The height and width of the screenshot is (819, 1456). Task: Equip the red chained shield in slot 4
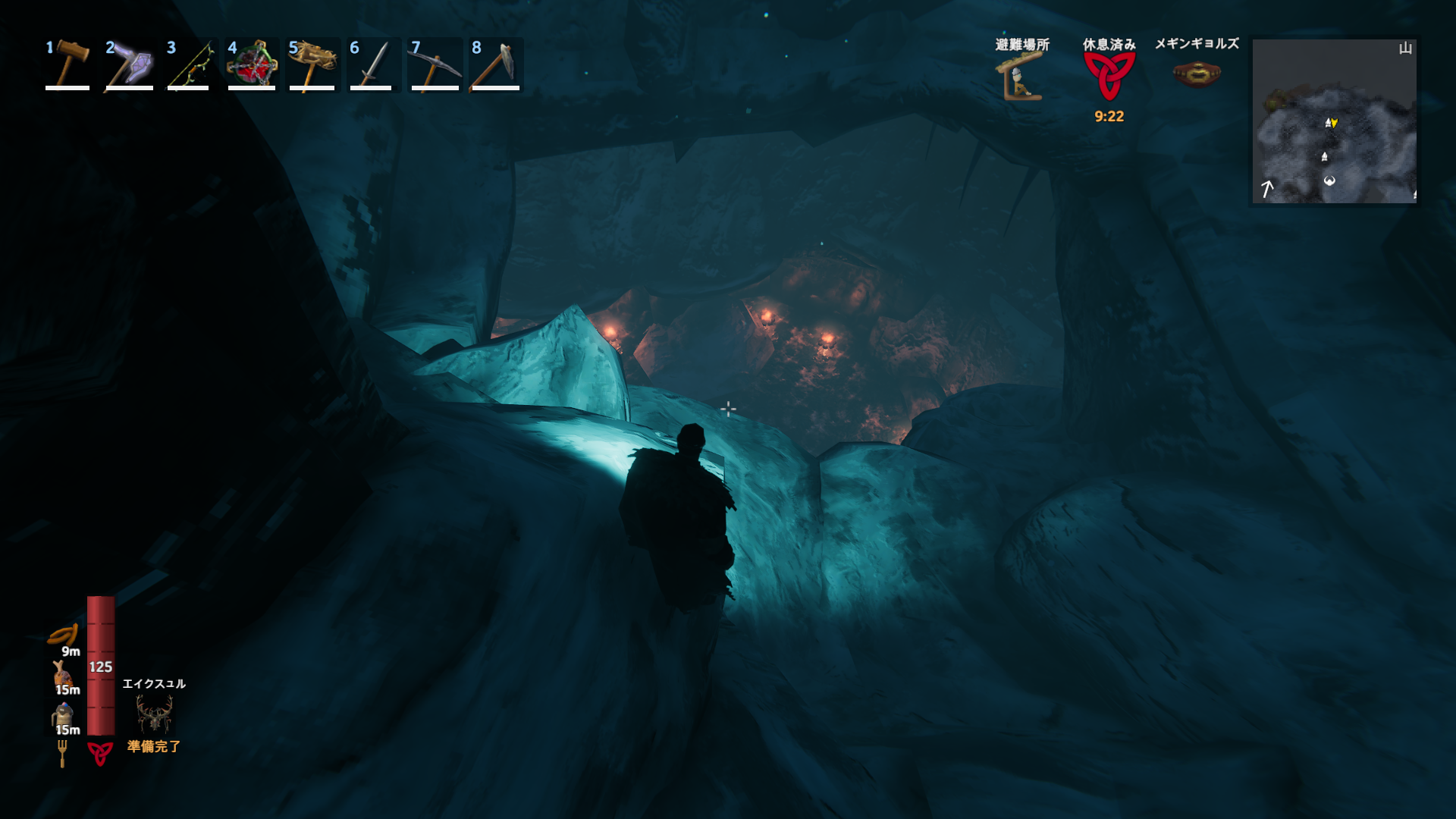(x=252, y=65)
